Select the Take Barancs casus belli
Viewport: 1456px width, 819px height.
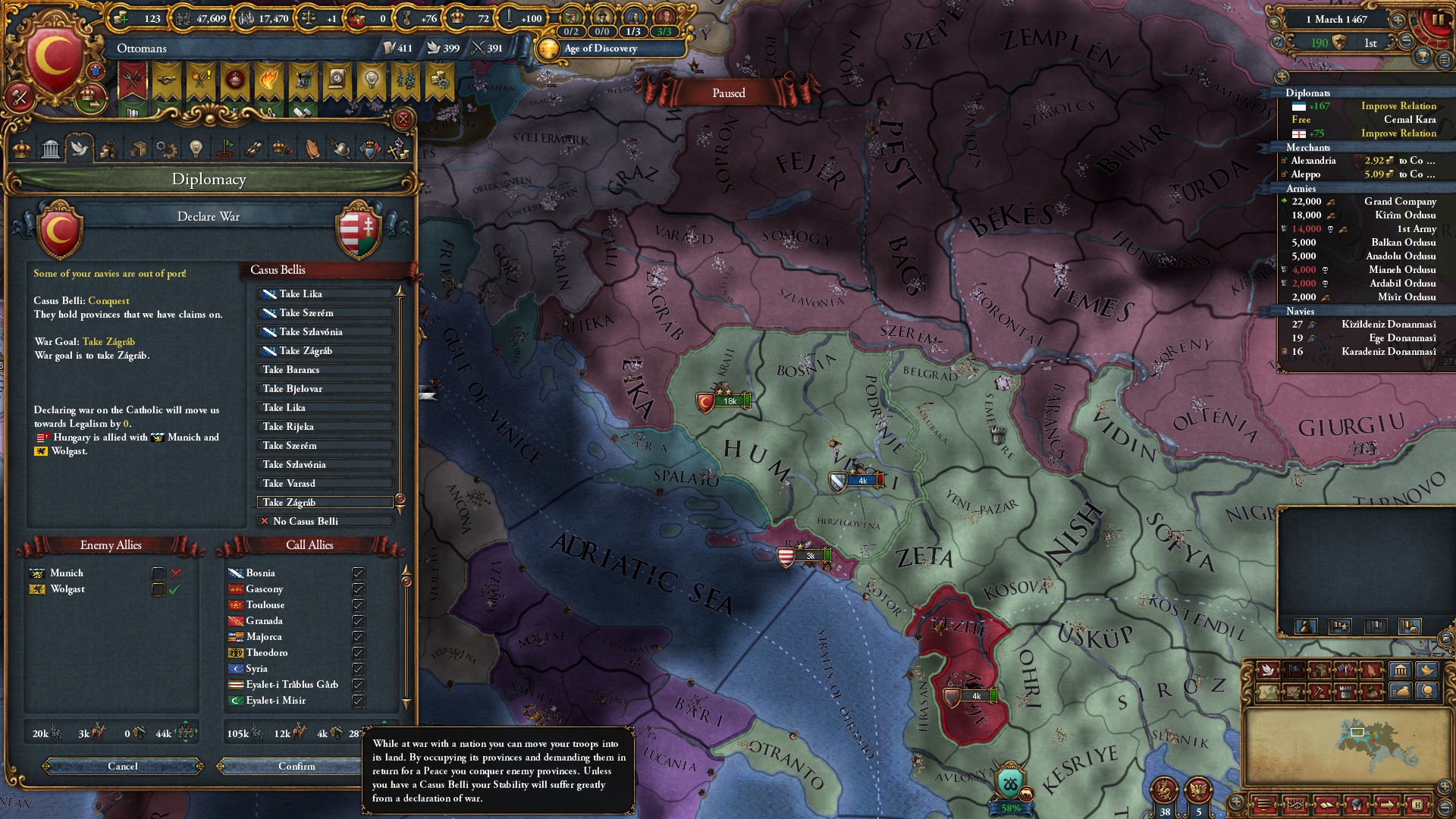pyautogui.click(x=325, y=370)
